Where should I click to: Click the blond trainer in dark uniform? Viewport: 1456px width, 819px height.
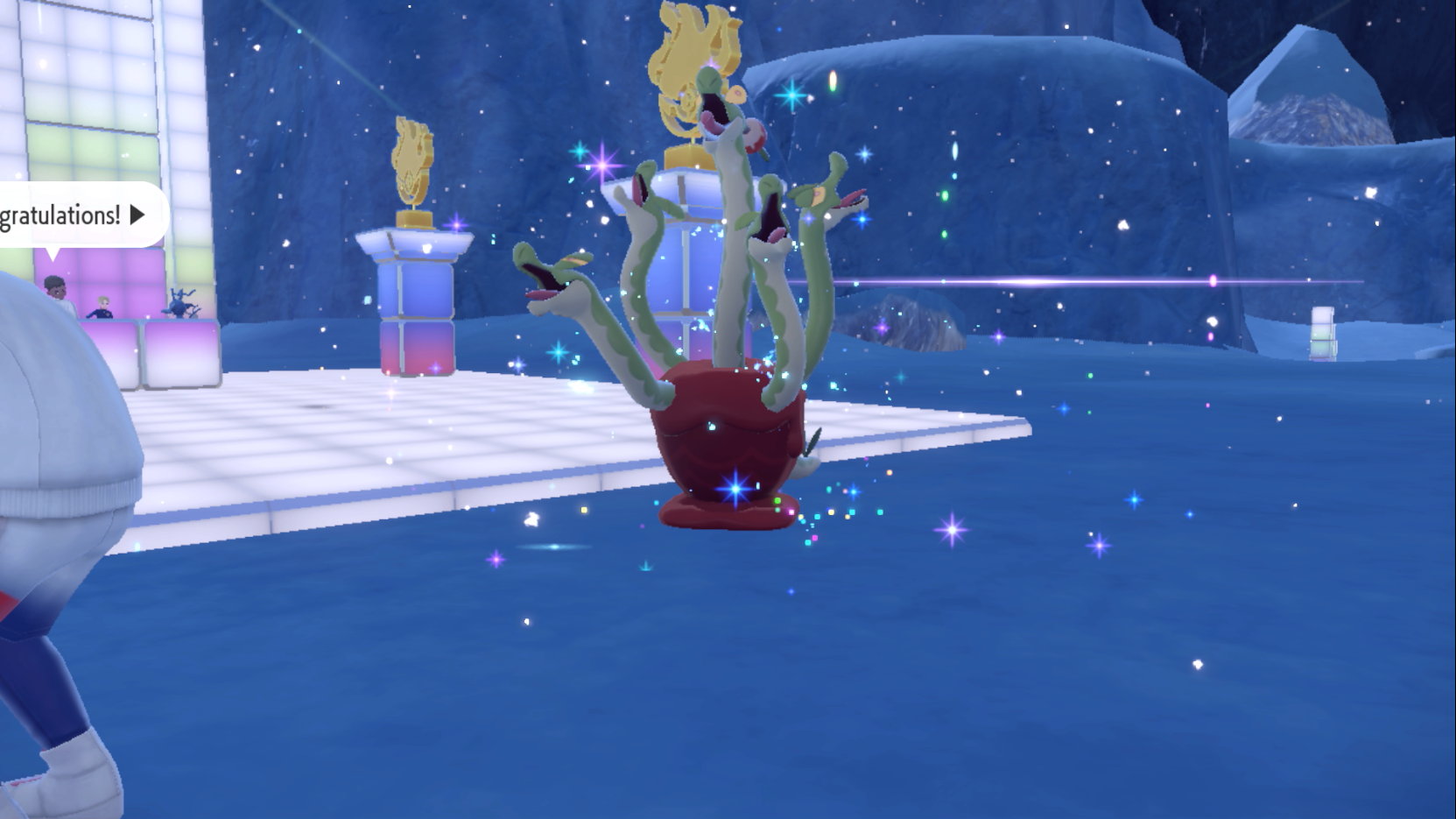tap(102, 307)
